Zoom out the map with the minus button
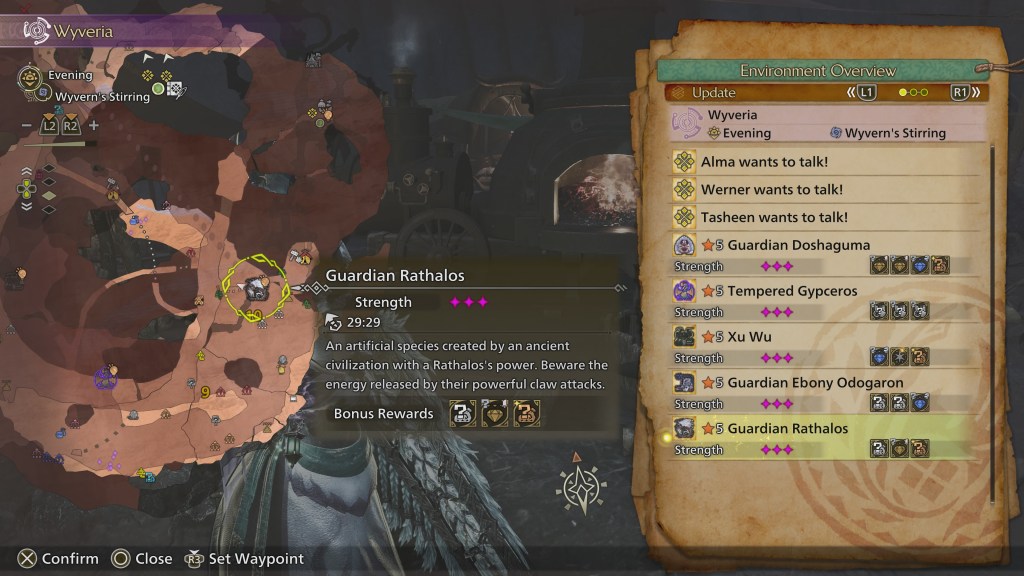 coord(26,126)
